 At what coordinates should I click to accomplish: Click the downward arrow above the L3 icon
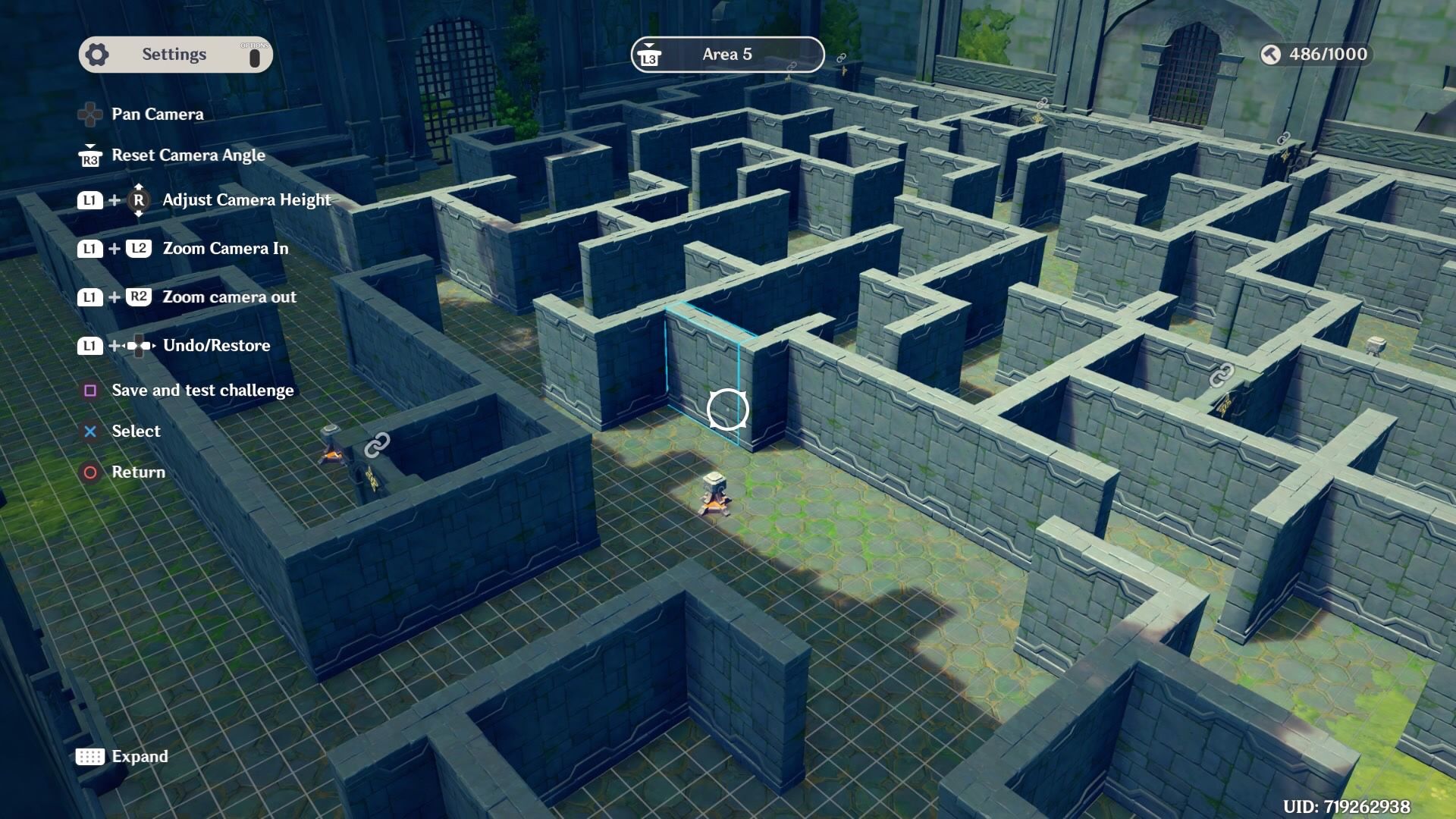click(x=649, y=45)
